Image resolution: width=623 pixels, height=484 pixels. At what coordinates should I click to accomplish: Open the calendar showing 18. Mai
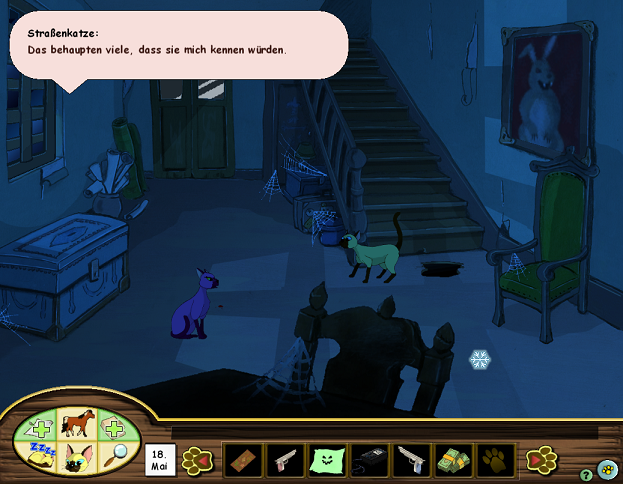159,460
